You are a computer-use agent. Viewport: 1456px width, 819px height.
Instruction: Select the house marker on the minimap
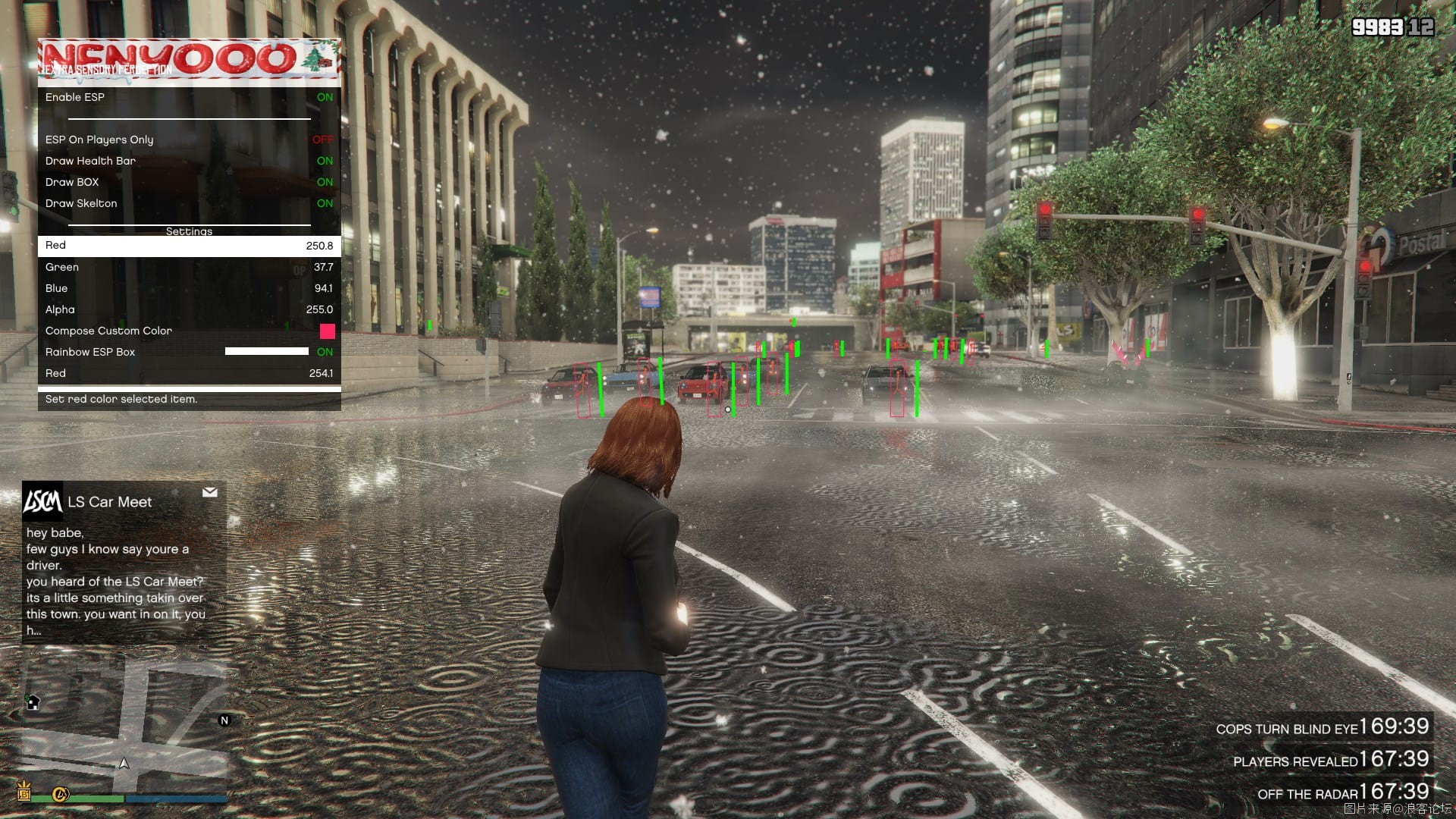[33, 702]
